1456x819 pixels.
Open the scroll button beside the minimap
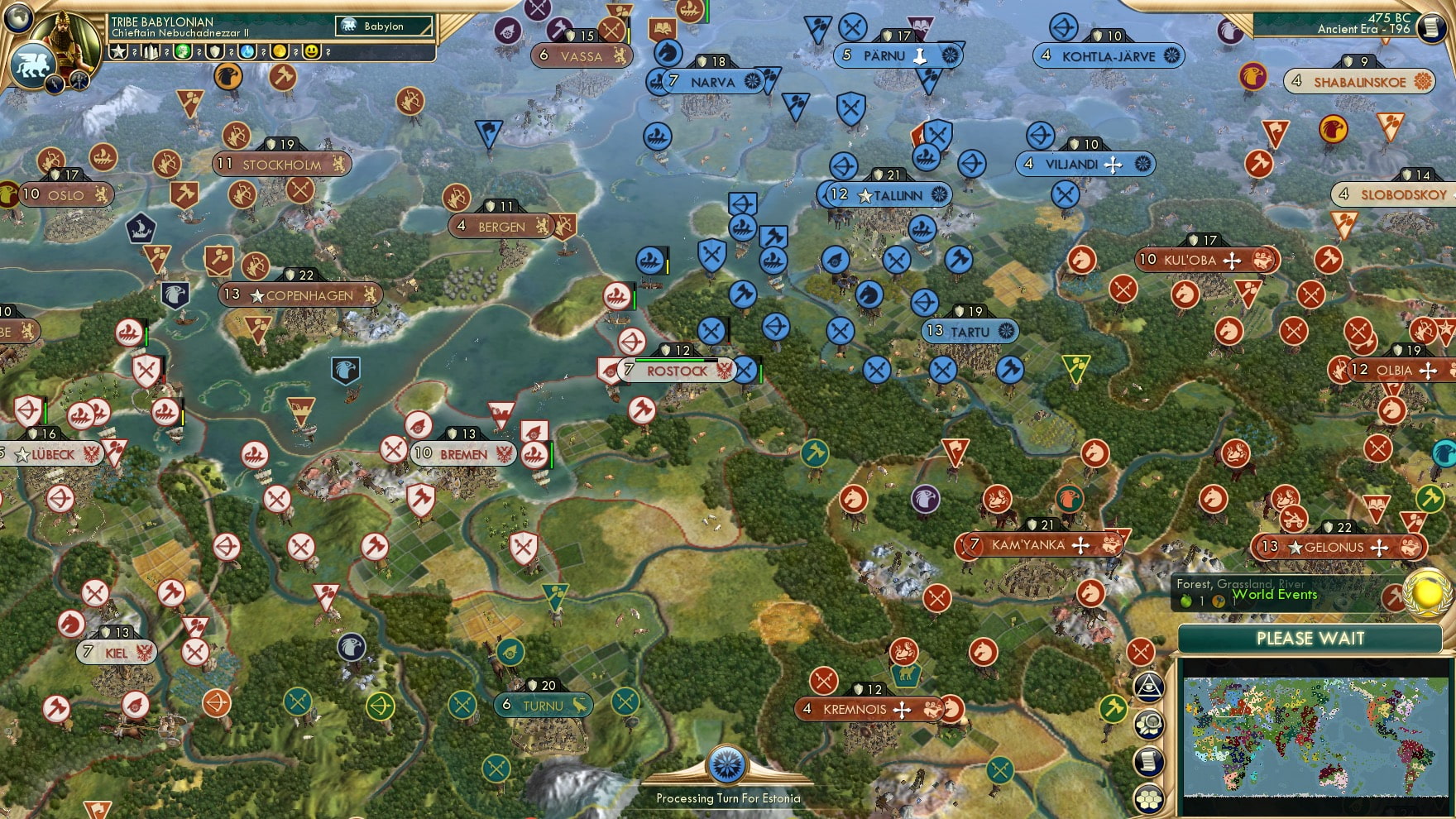click(x=1149, y=762)
